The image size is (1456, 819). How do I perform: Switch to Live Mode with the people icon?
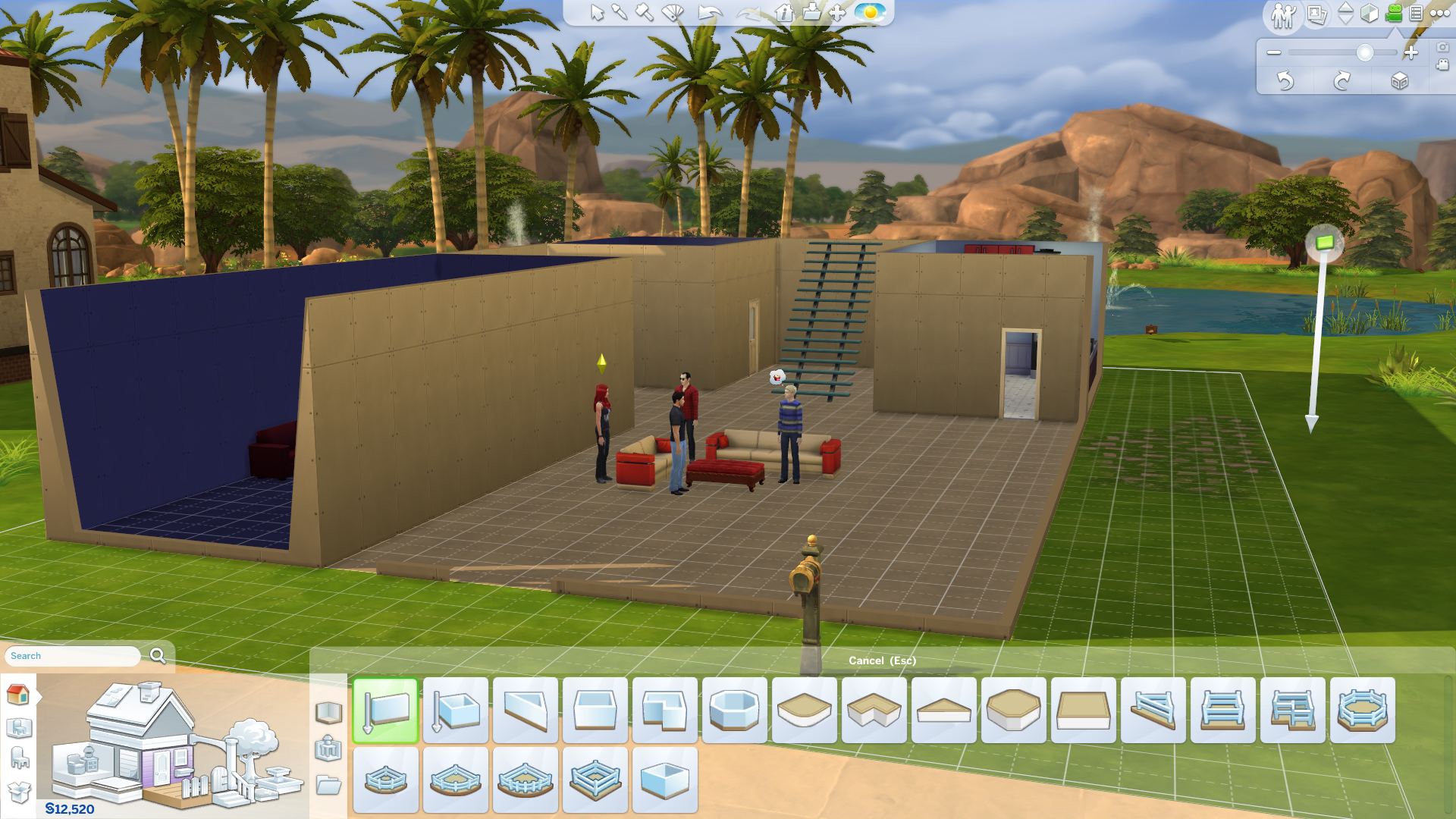[1284, 12]
